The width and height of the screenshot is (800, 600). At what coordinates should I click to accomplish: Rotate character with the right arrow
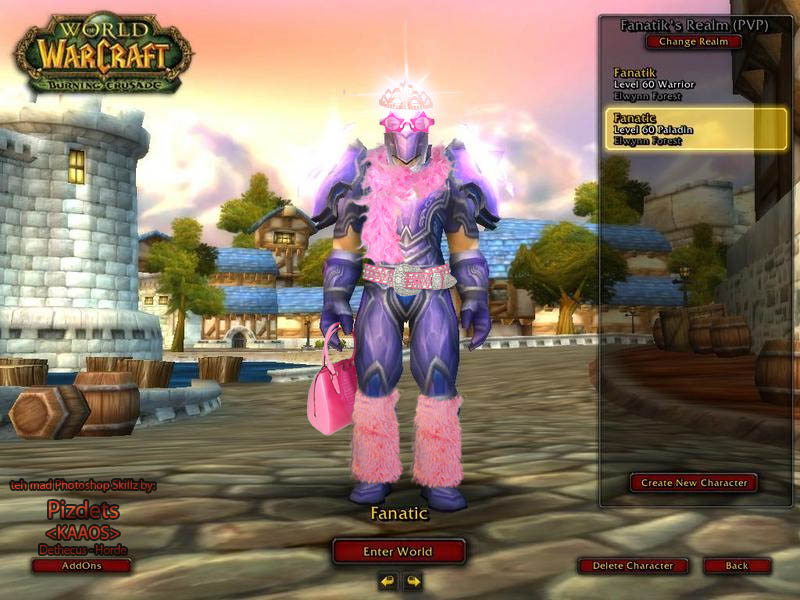[x=412, y=581]
